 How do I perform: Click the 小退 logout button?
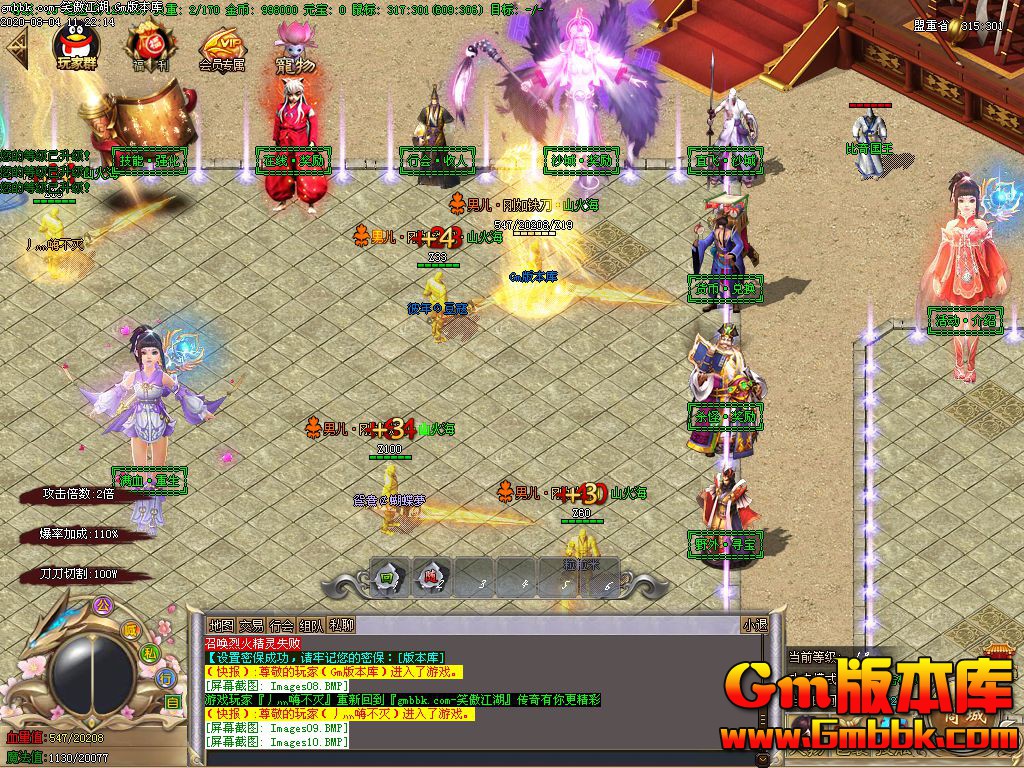pos(754,625)
